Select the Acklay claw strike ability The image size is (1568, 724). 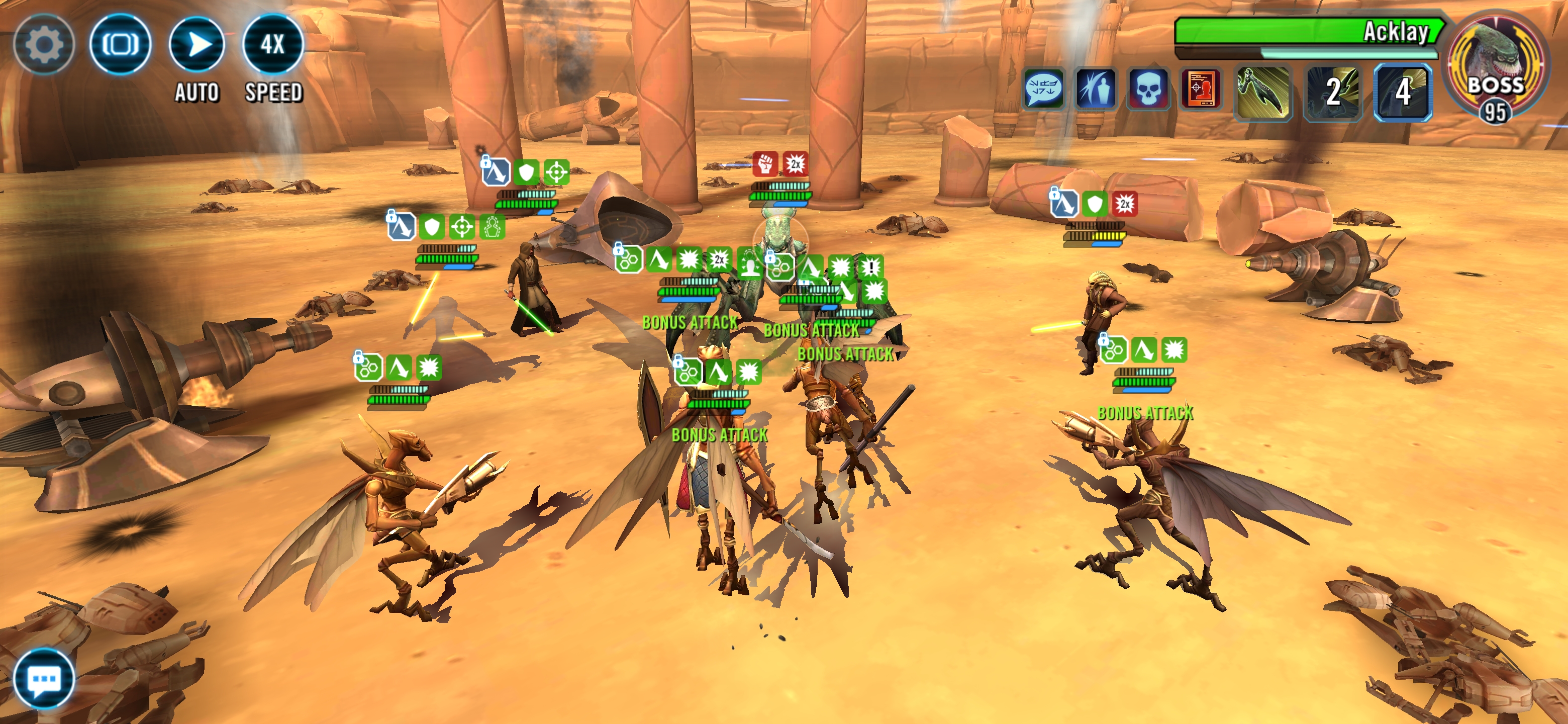pyautogui.click(x=1263, y=92)
